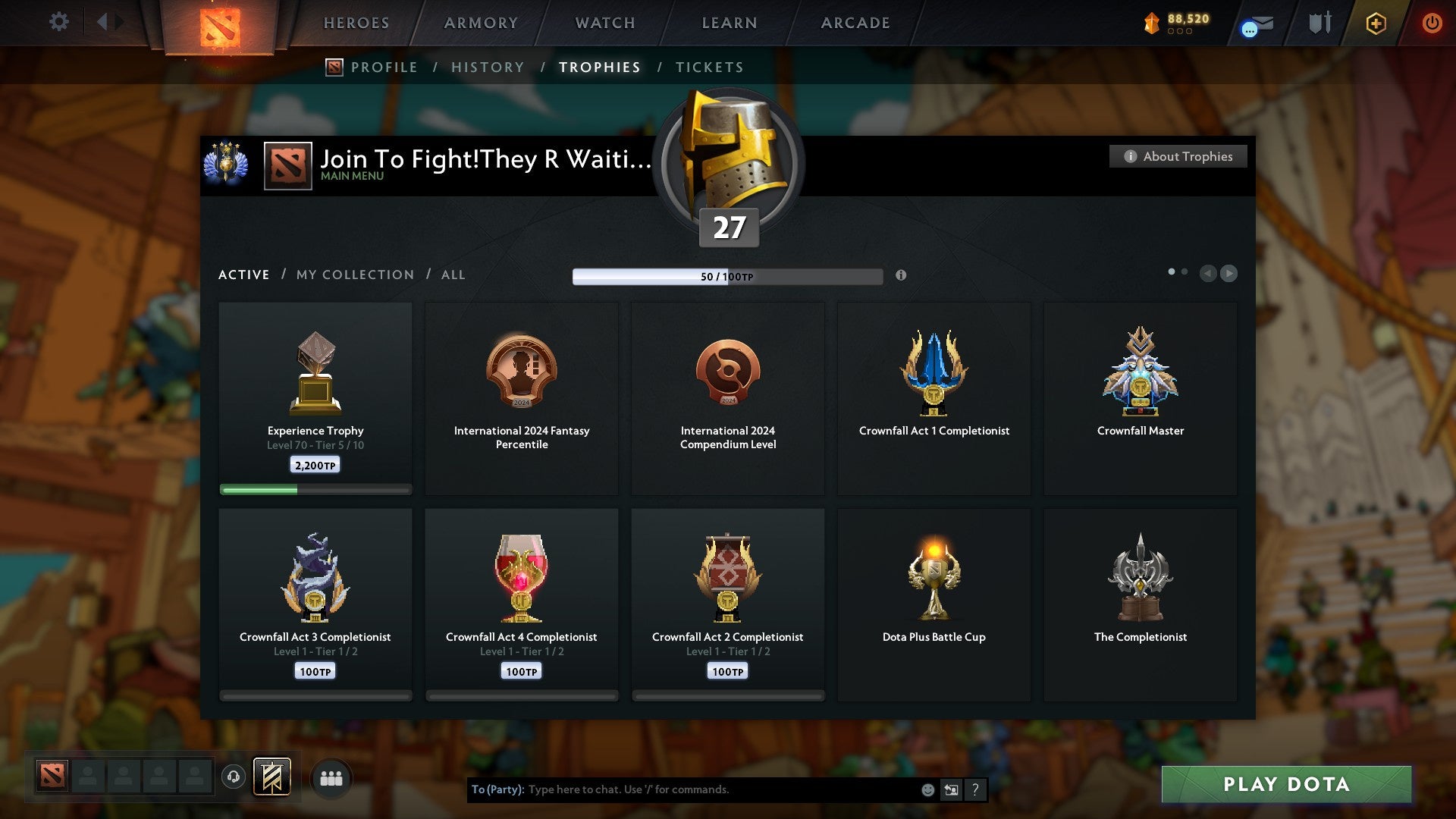The height and width of the screenshot is (819, 1456).
Task: Click the back arrow beside page dots
Action: pos(1208,274)
